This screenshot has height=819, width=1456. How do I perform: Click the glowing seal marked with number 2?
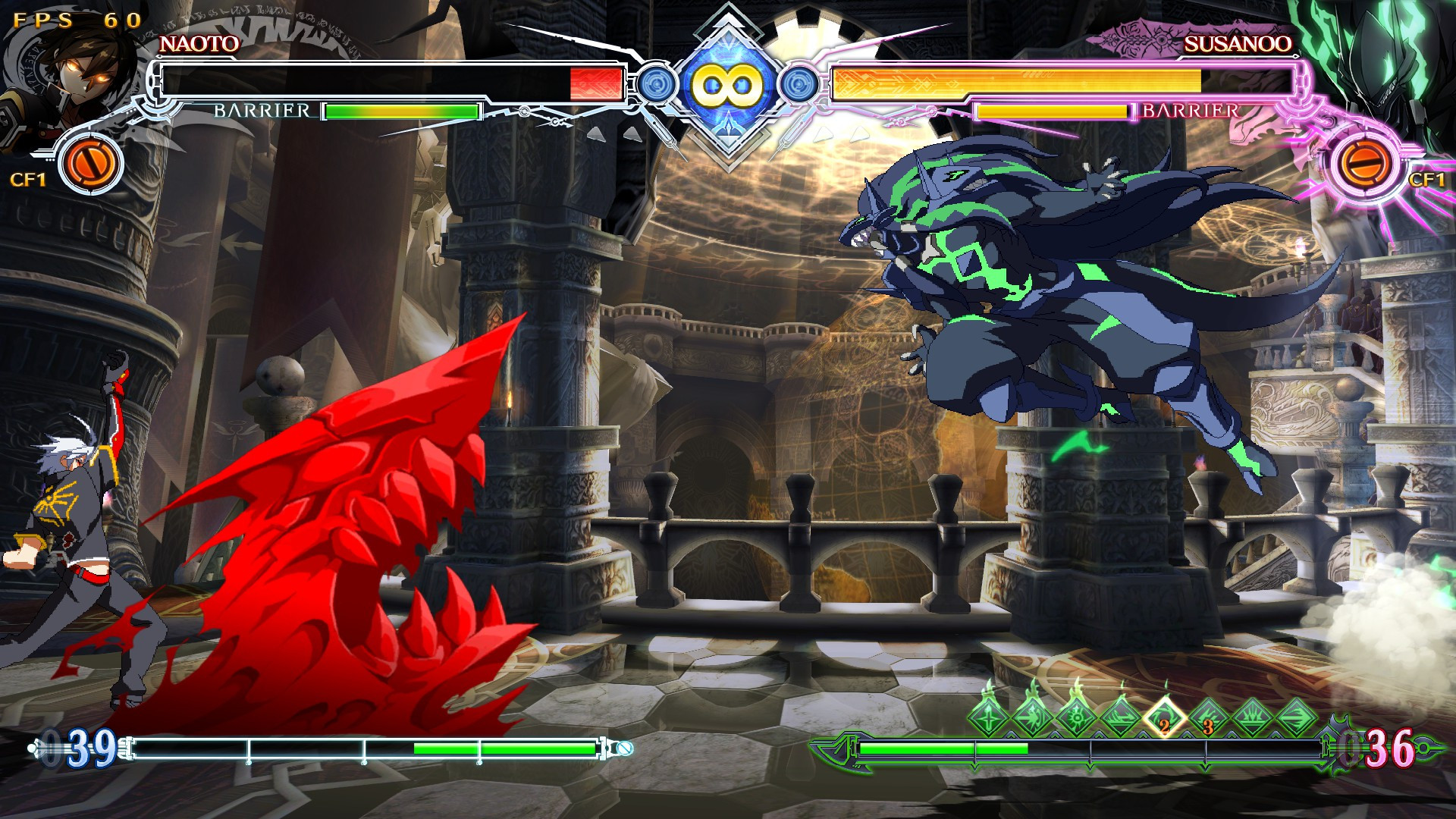point(1163,715)
